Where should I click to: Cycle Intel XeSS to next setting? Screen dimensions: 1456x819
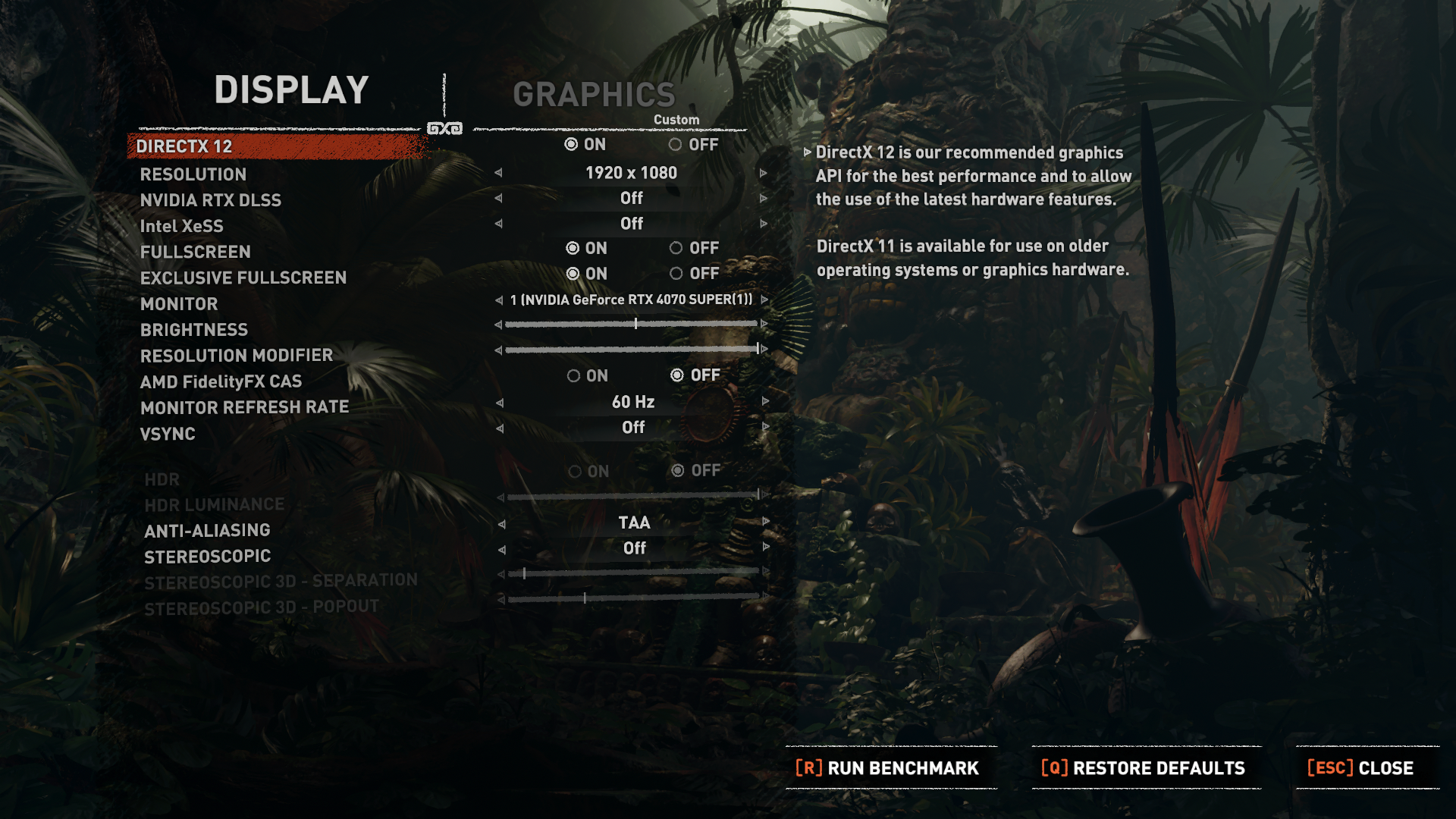[x=764, y=224]
